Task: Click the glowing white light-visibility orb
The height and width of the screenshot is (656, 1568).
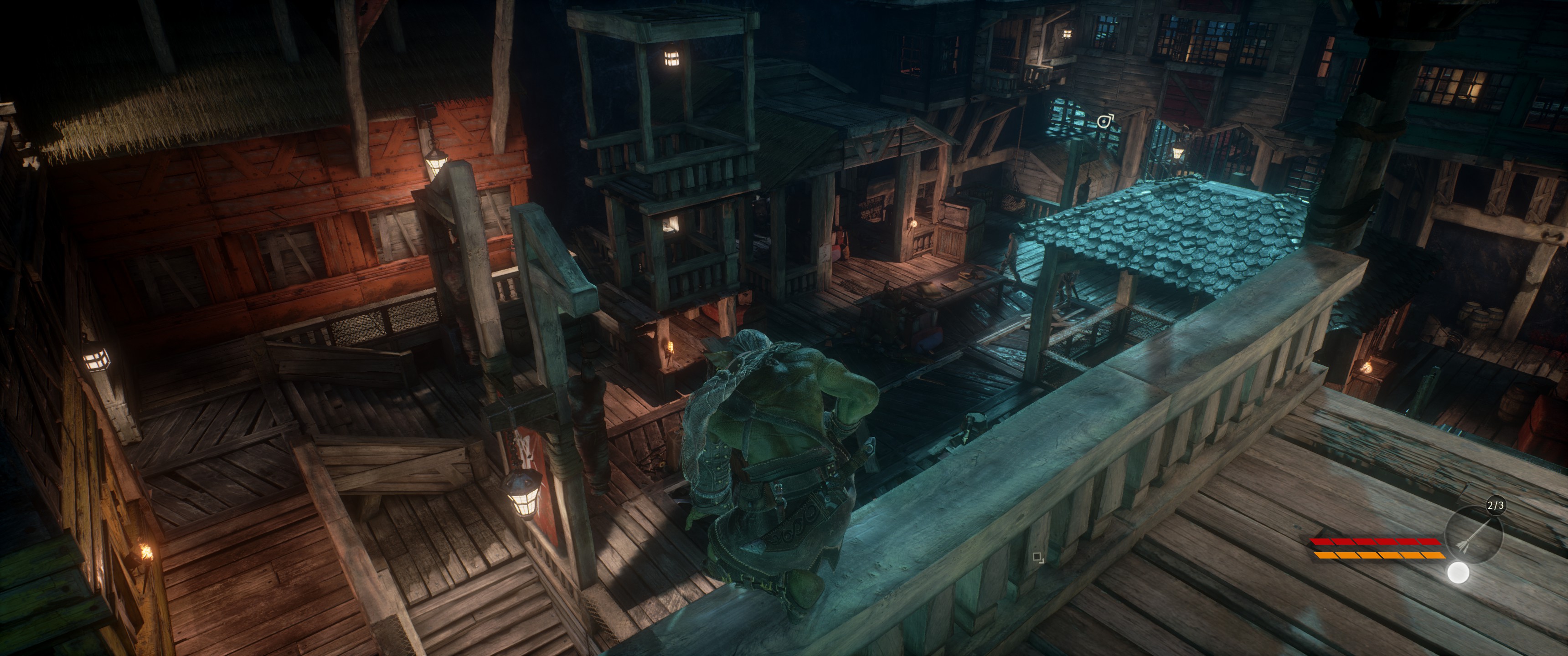Action: 1458,573
